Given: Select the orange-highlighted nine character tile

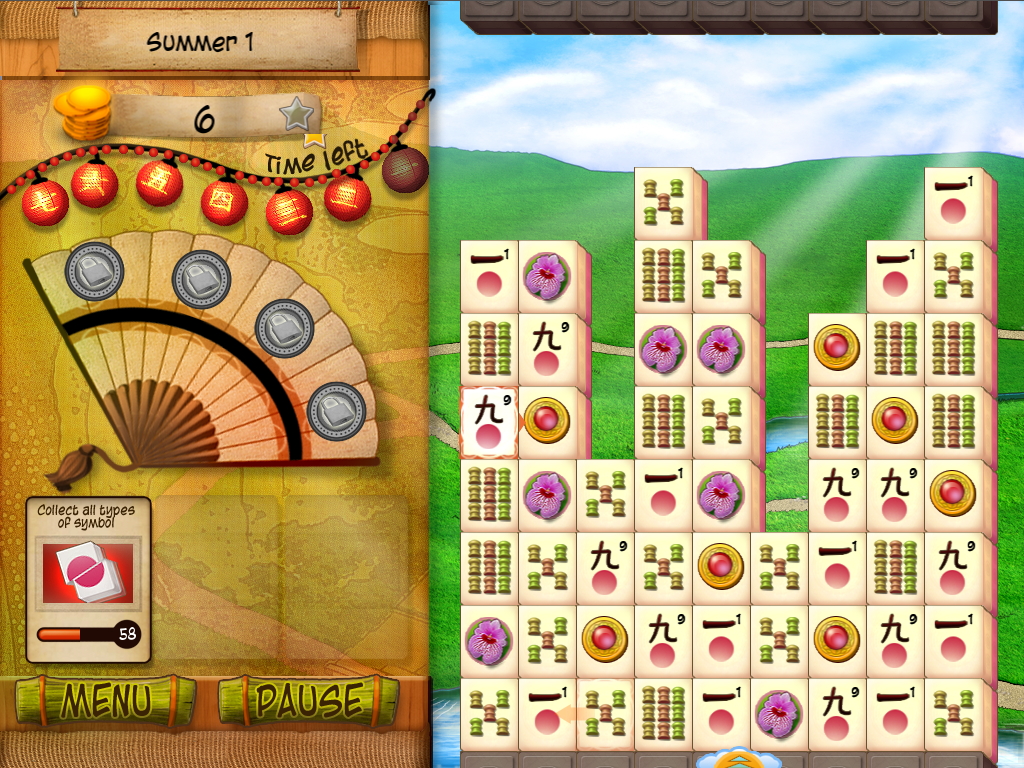Looking at the screenshot, I should pos(489,422).
